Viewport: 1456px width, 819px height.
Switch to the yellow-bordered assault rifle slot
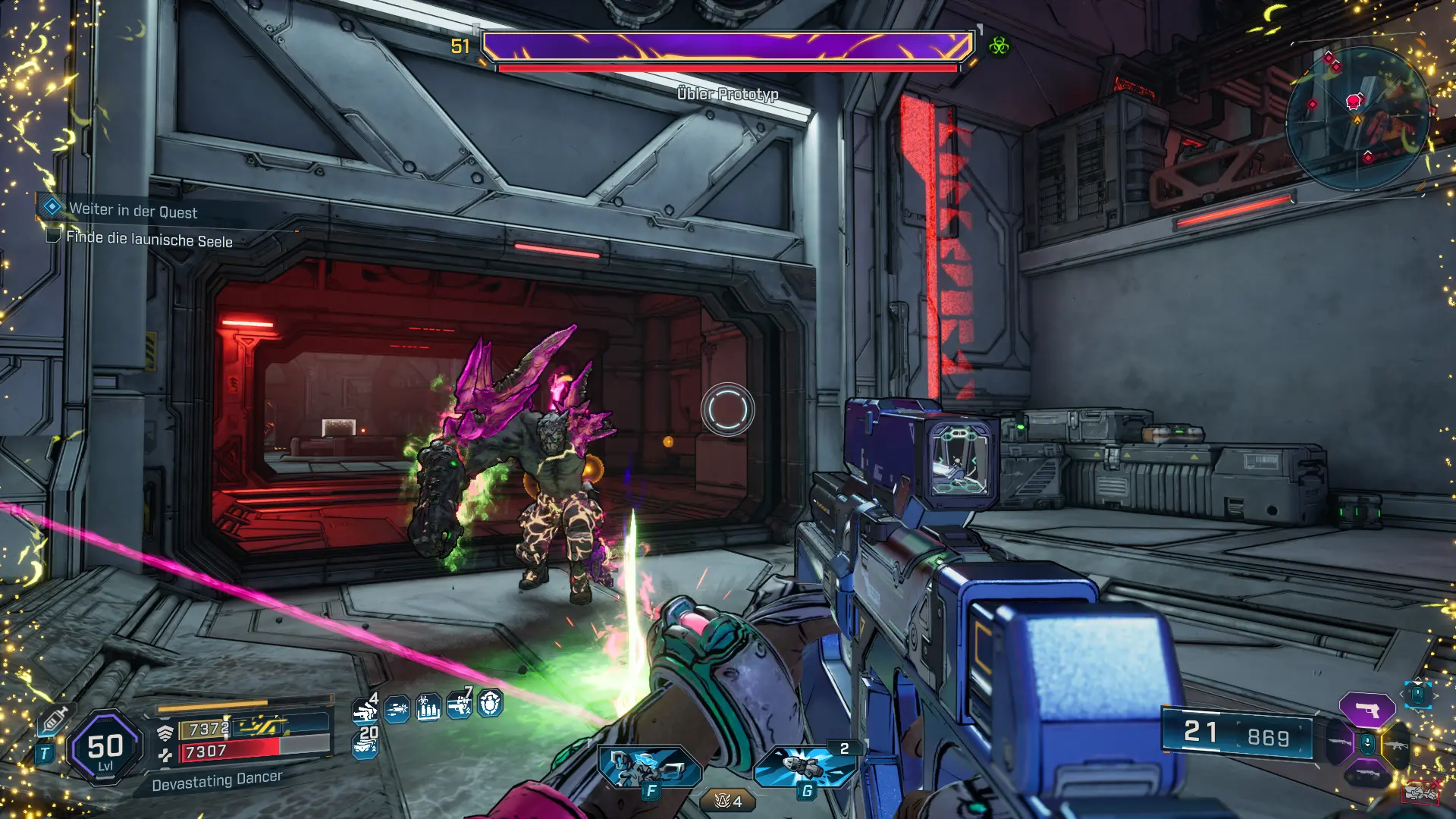pyautogui.click(x=1396, y=745)
